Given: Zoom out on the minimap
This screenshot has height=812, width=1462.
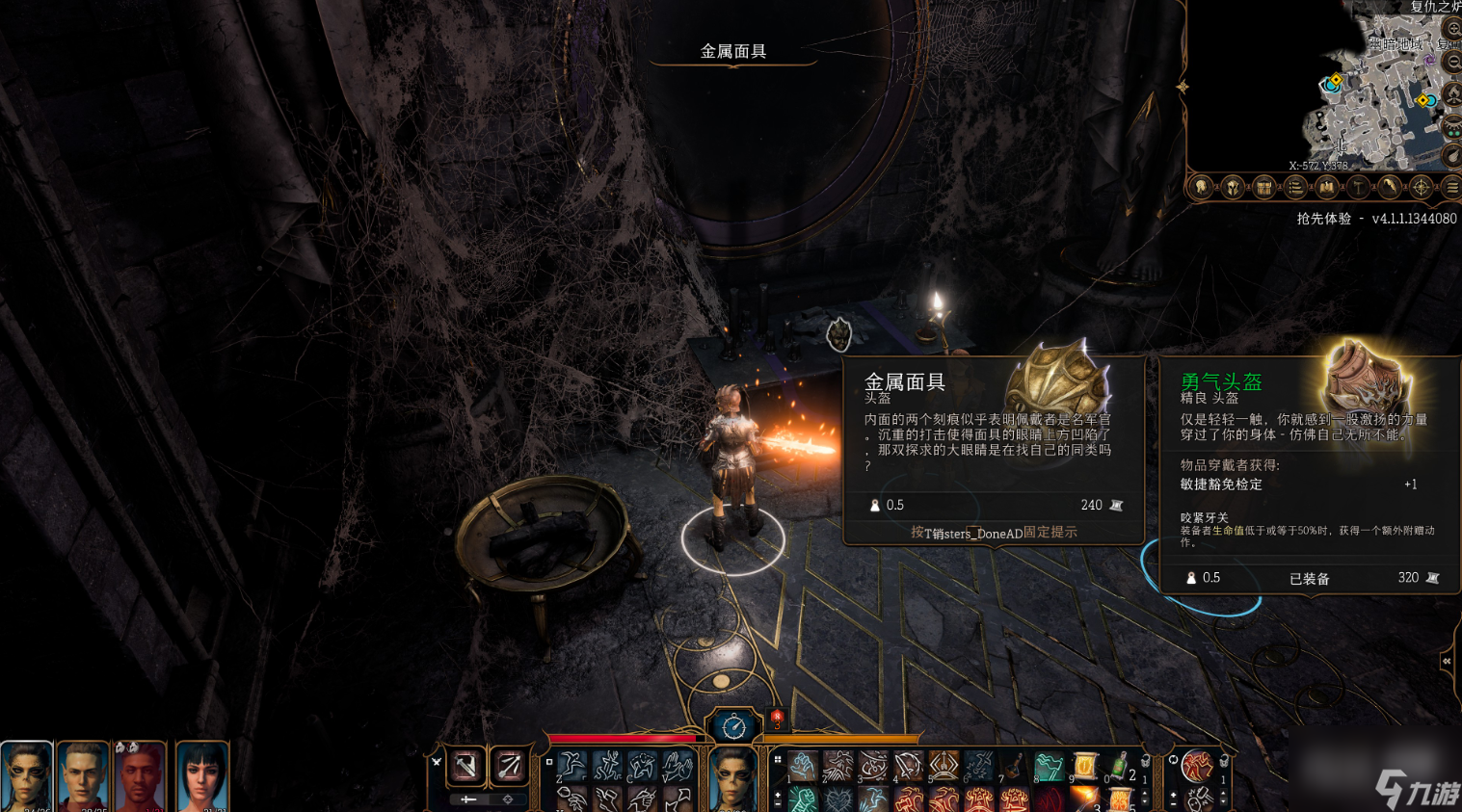Looking at the screenshot, I should (x=1453, y=62).
